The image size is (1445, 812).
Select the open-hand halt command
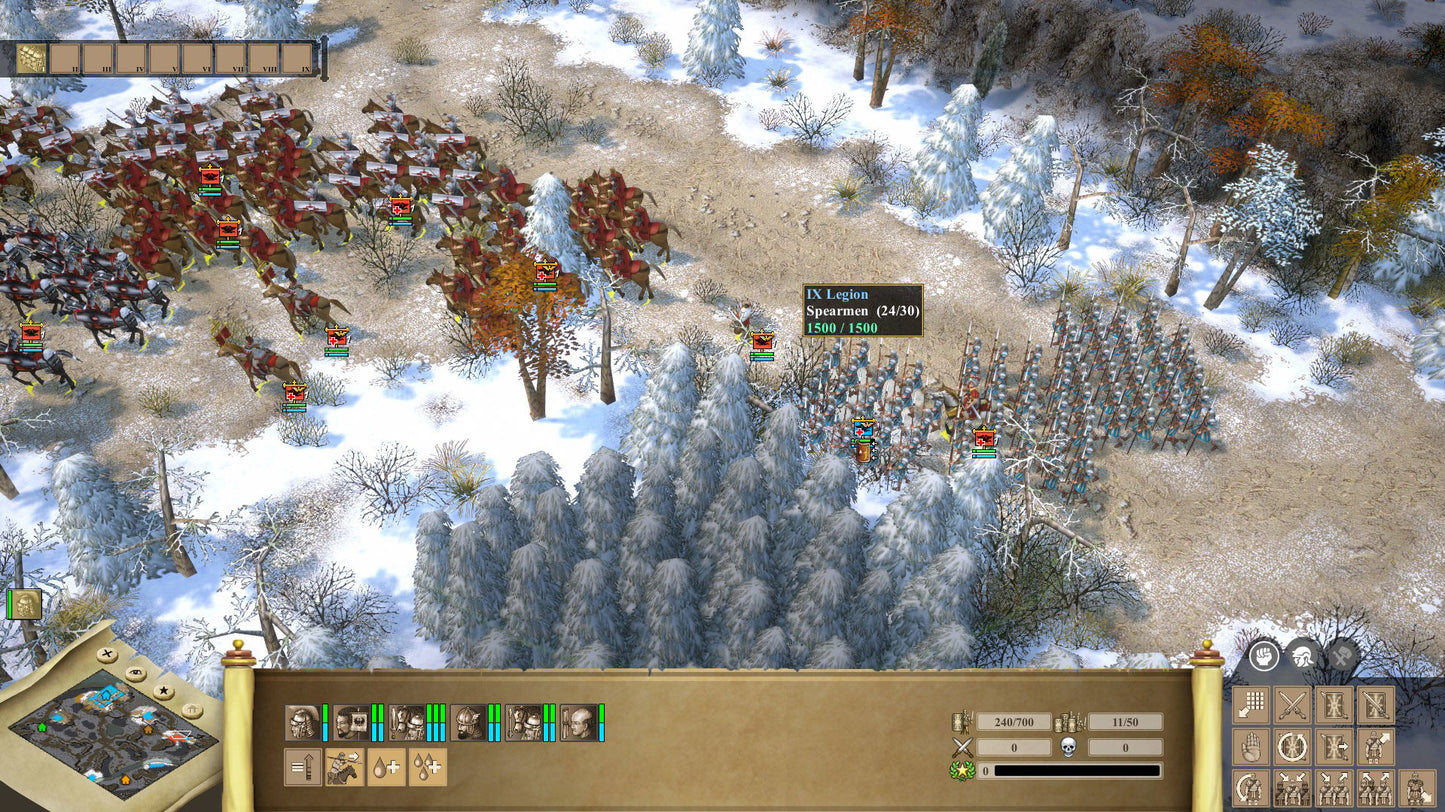click(1250, 746)
